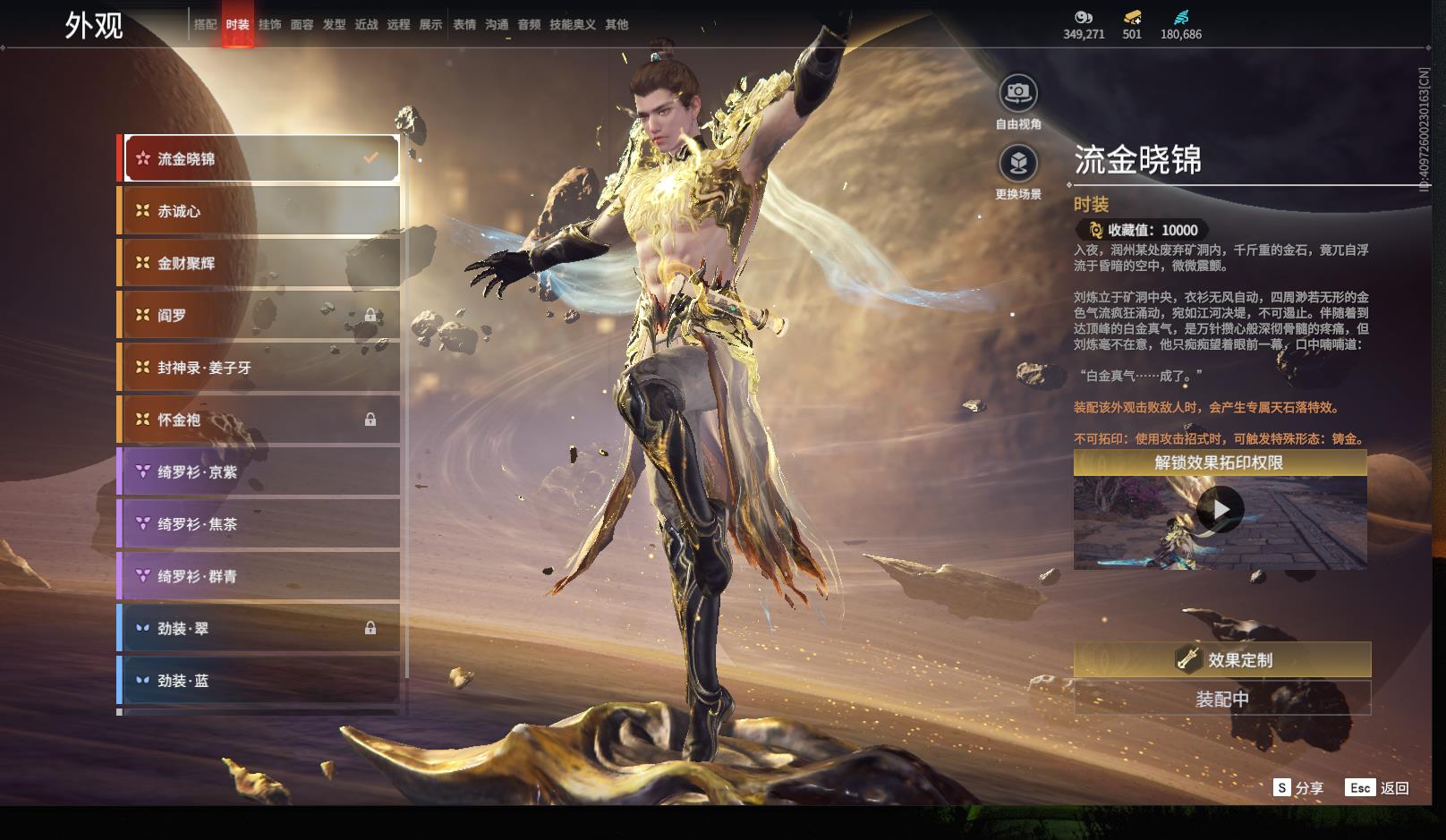Switch to the 挂饰 tab
The image size is (1446, 840).
269,25
